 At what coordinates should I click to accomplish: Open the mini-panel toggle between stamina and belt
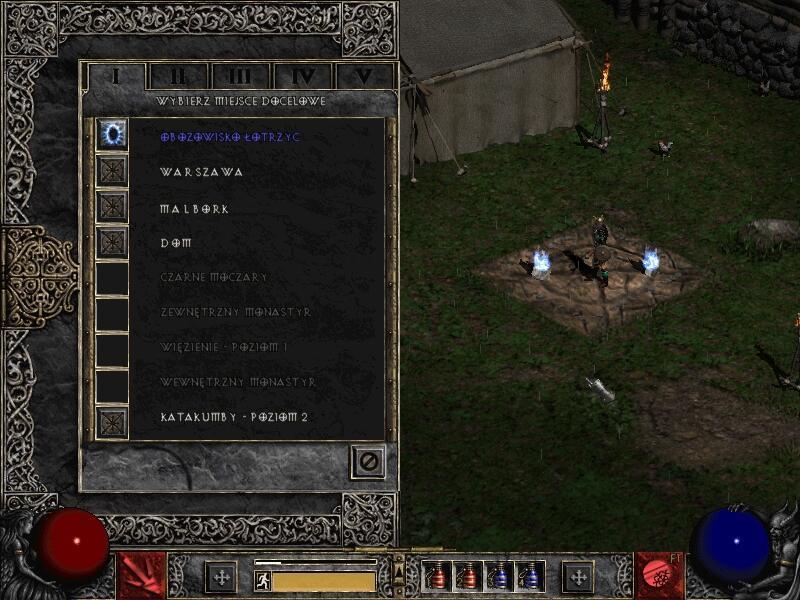click(x=399, y=571)
